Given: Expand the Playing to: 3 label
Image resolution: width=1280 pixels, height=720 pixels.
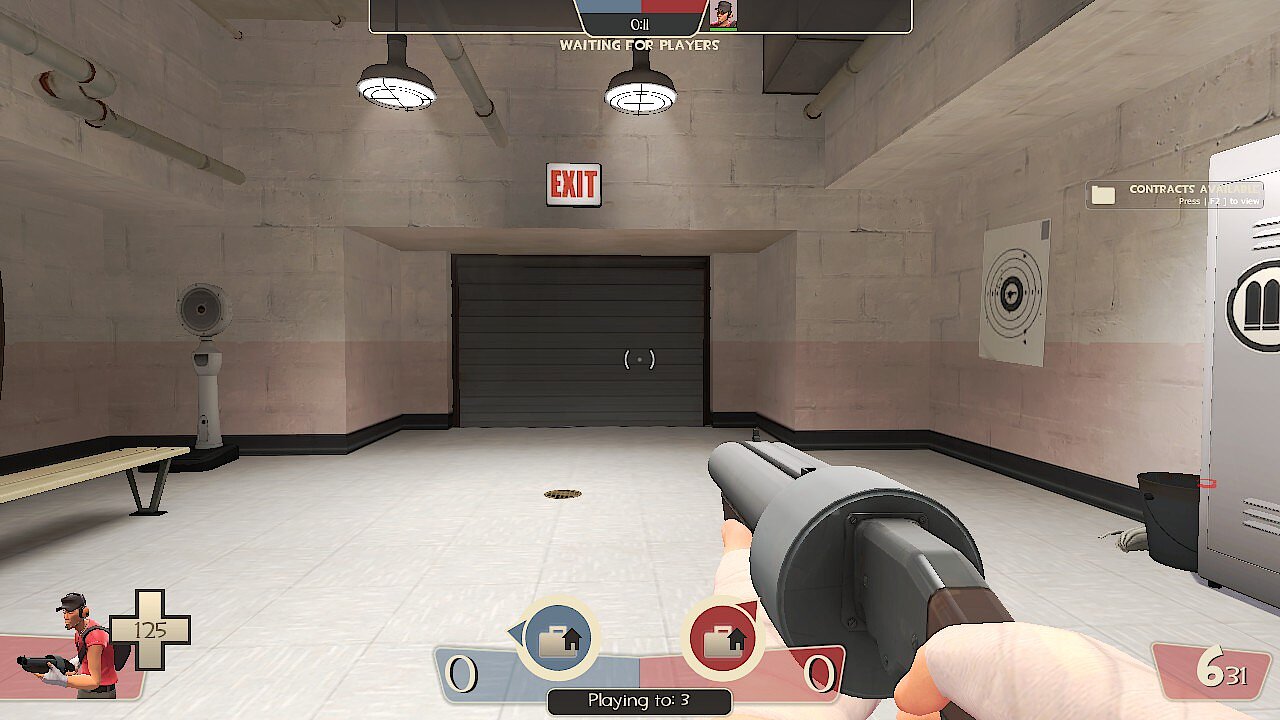Looking at the screenshot, I should pyautogui.click(x=640, y=701).
